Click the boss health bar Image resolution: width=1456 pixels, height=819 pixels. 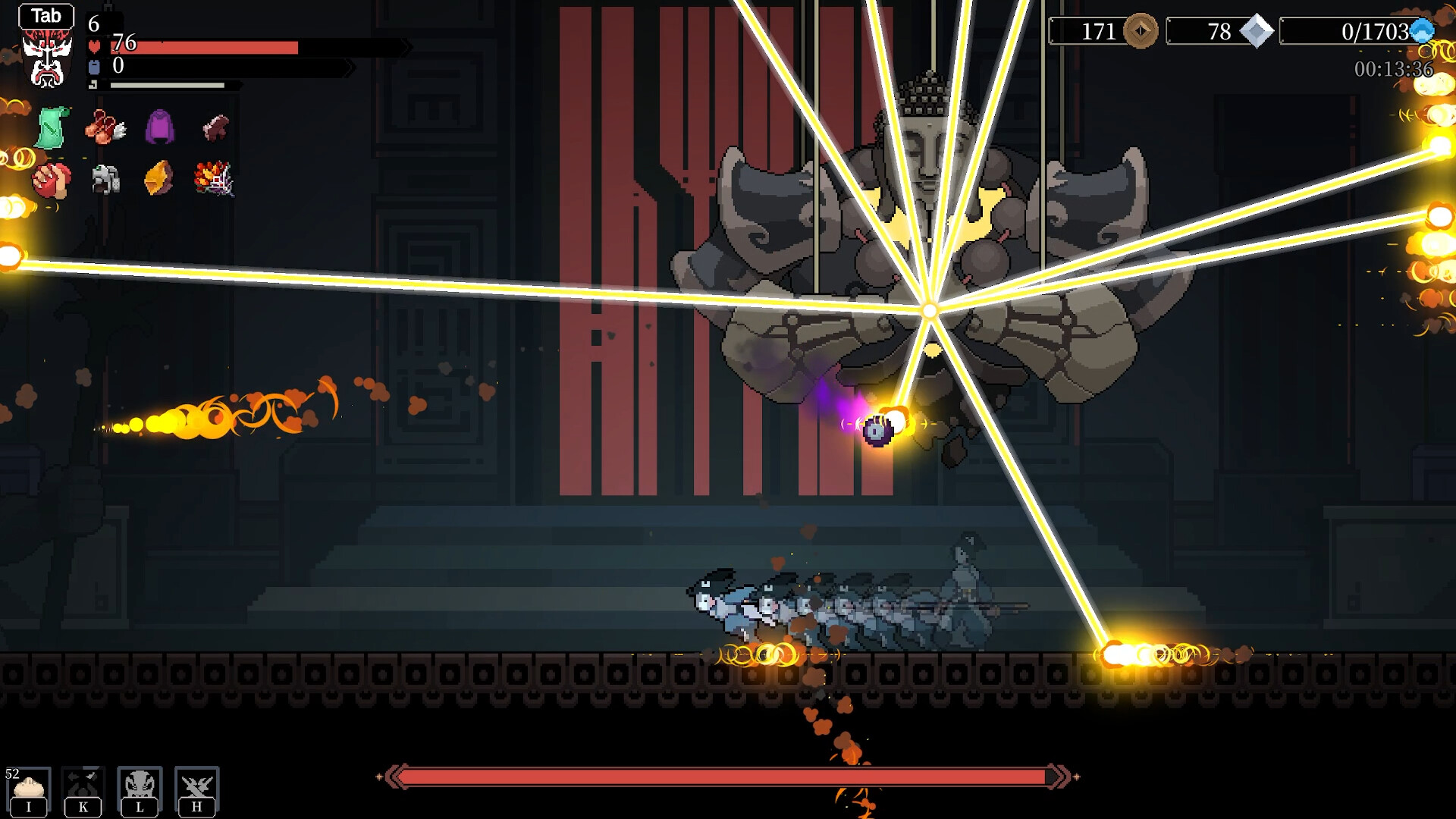[728, 774]
